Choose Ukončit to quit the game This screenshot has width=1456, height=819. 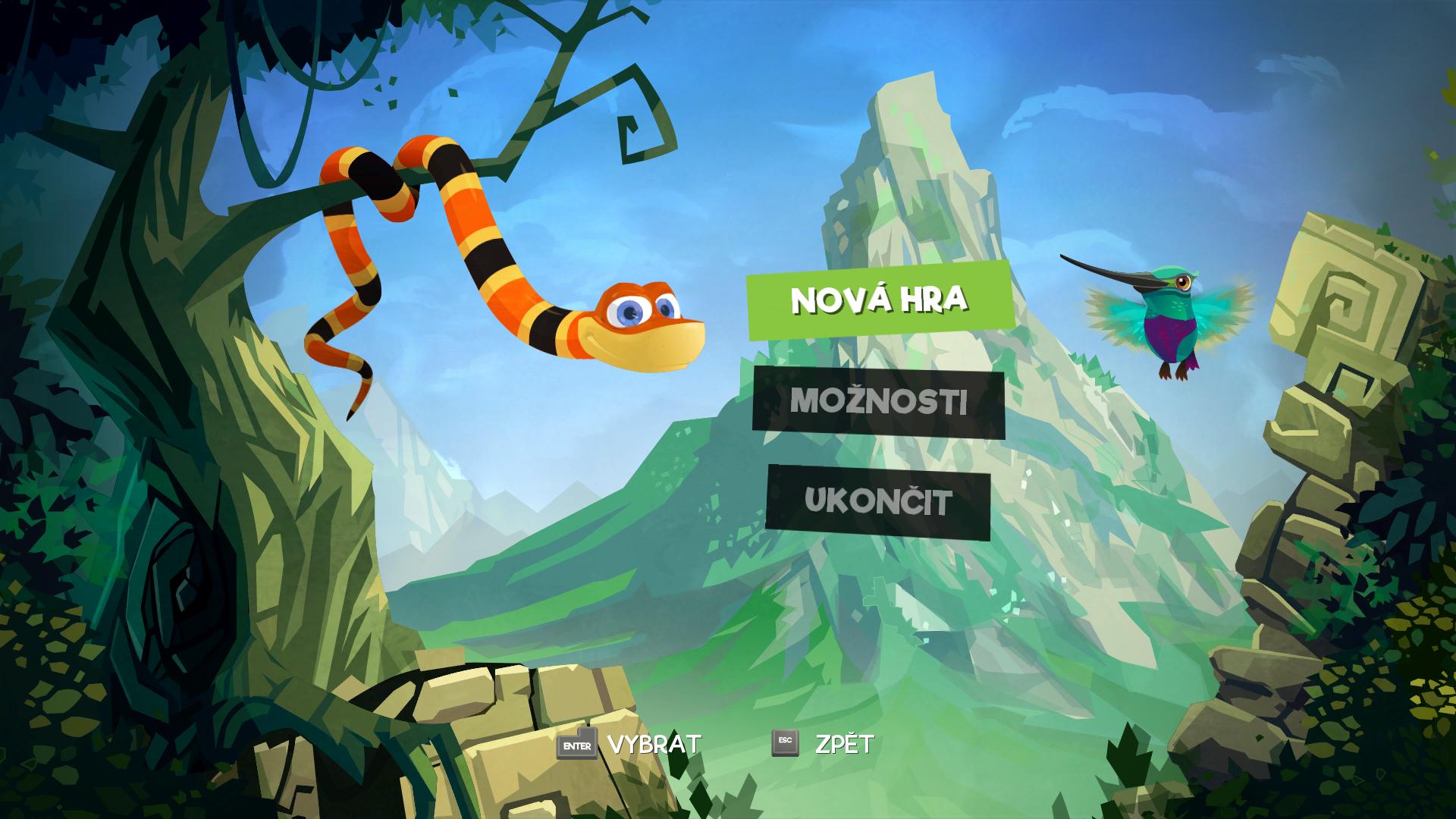pos(878,502)
